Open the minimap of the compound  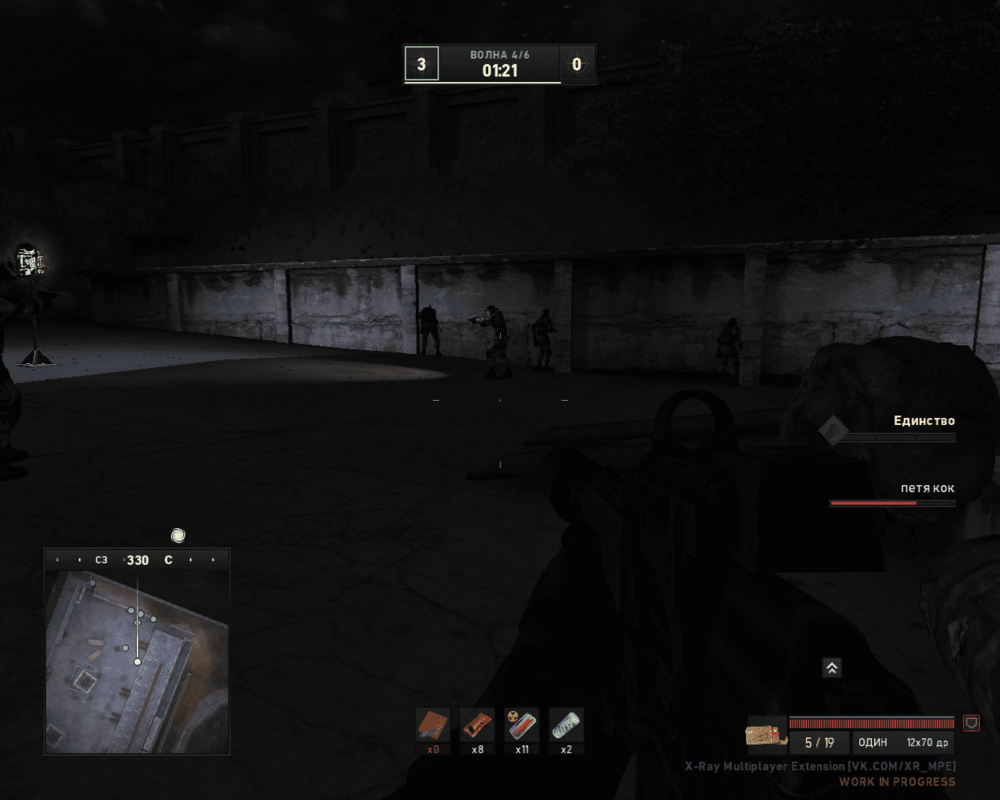click(137, 662)
